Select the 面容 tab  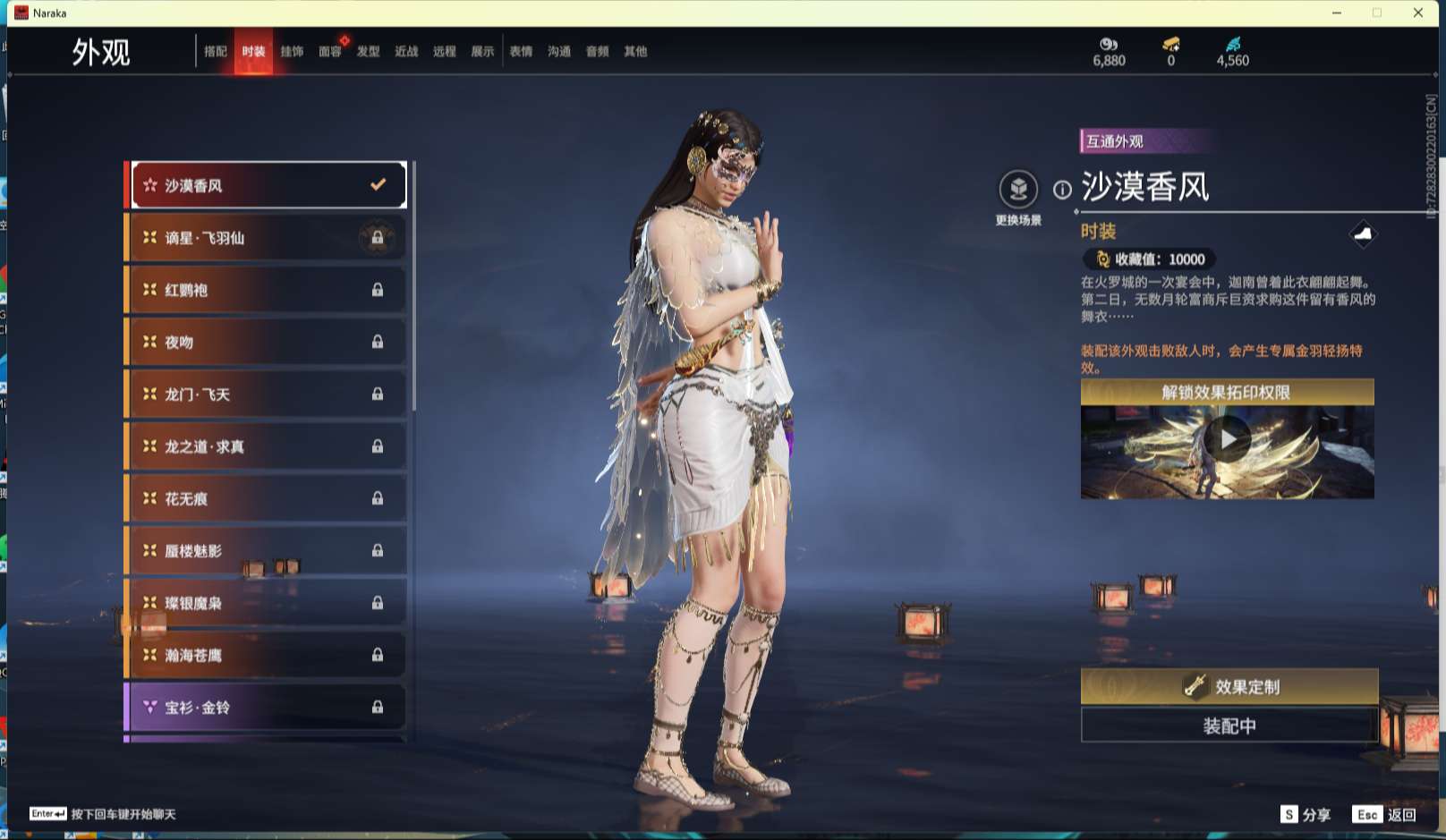point(330,52)
